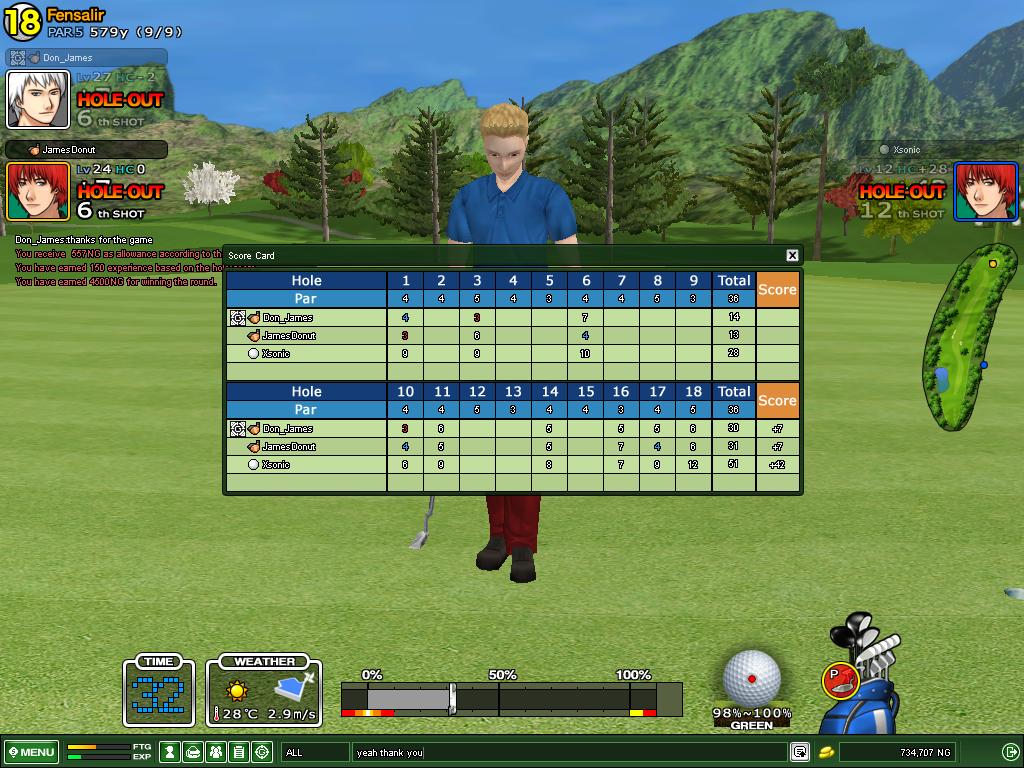Select Don_James player portrait
Image resolution: width=1024 pixels, height=768 pixels.
tap(38, 99)
